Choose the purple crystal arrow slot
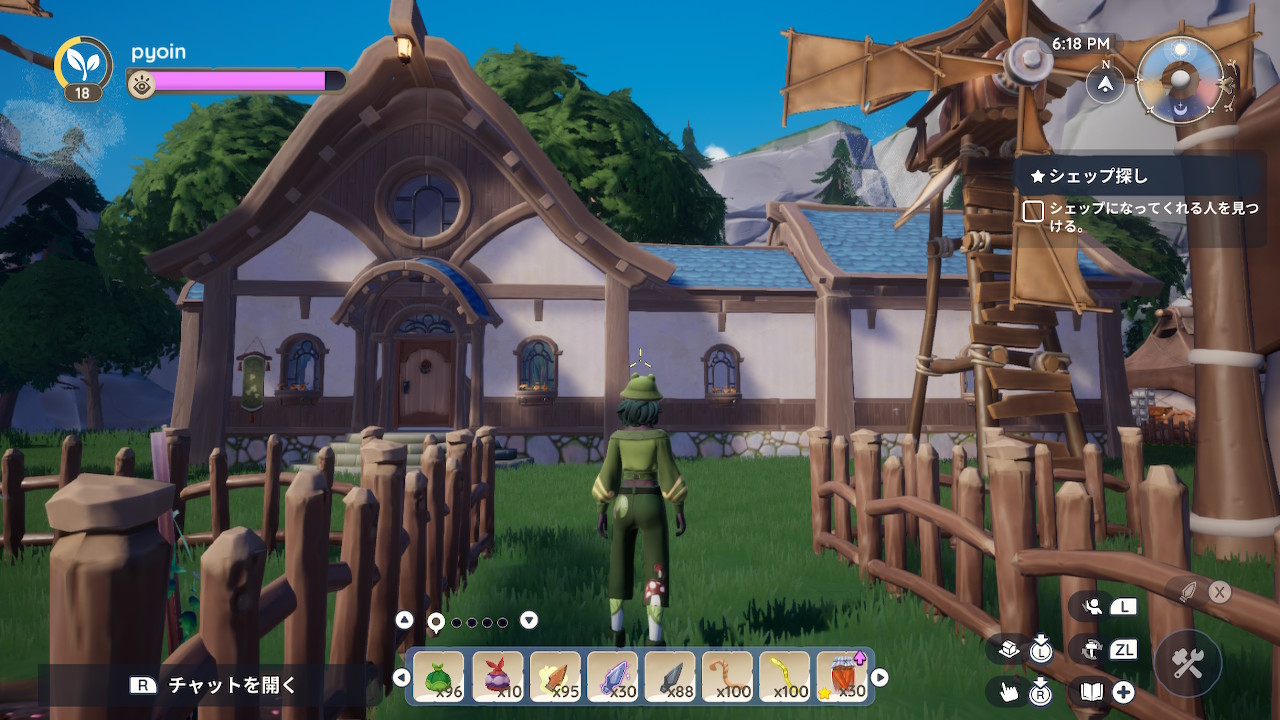This screenshot has width=1280, height=720. [612, 677]
